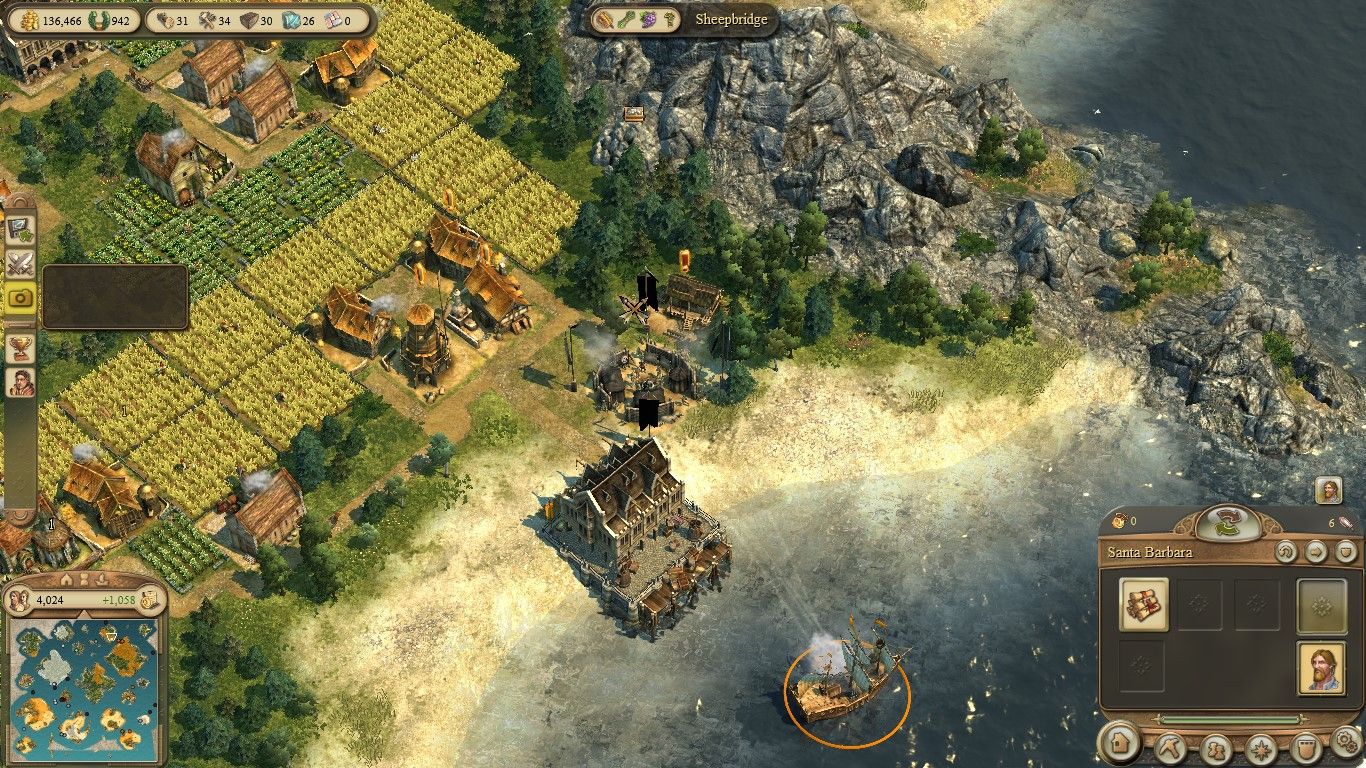Screen dimensions: 1366x768
Task: Select the scroll cargo slot on the ship
Action: pyautogui.click(x=1144, y=604)
